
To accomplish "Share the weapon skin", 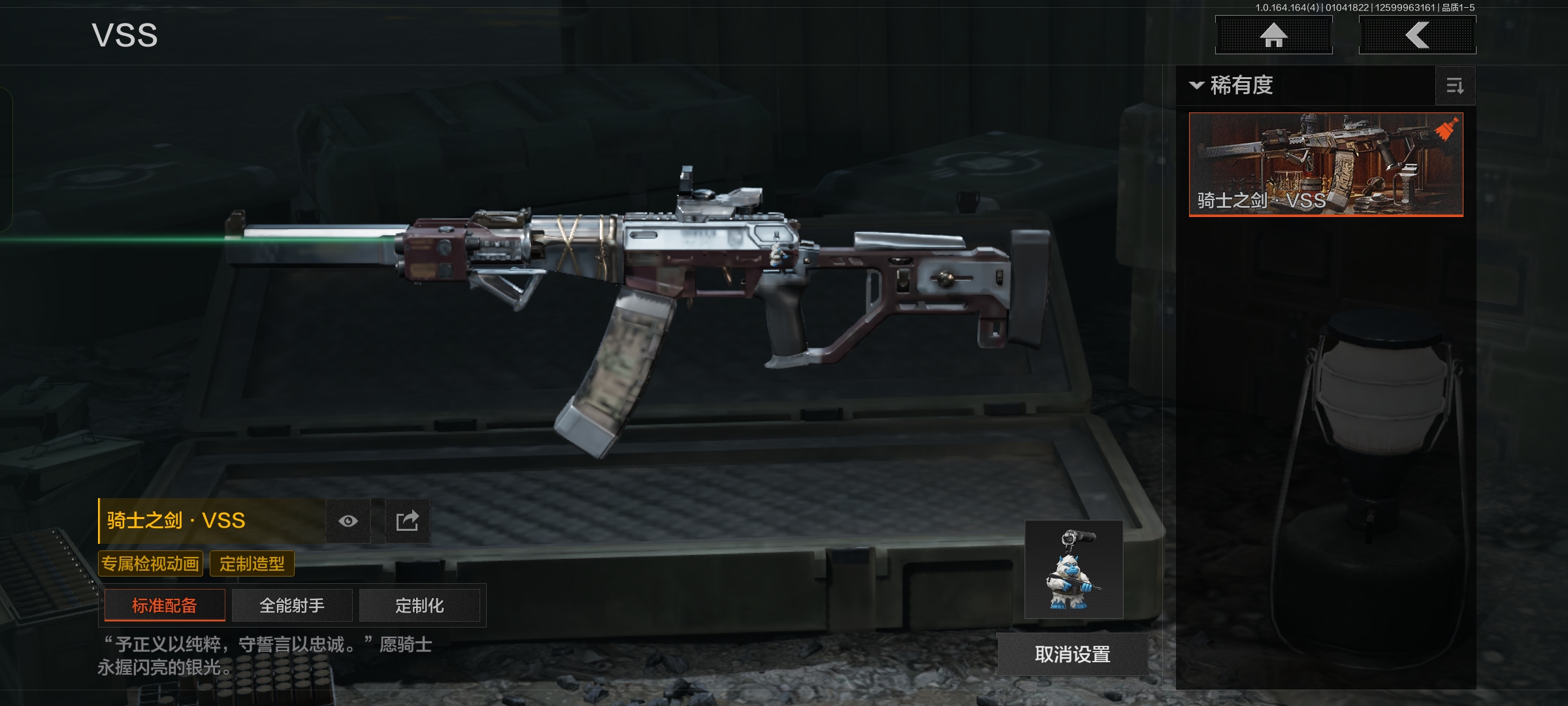I will 407,521.
